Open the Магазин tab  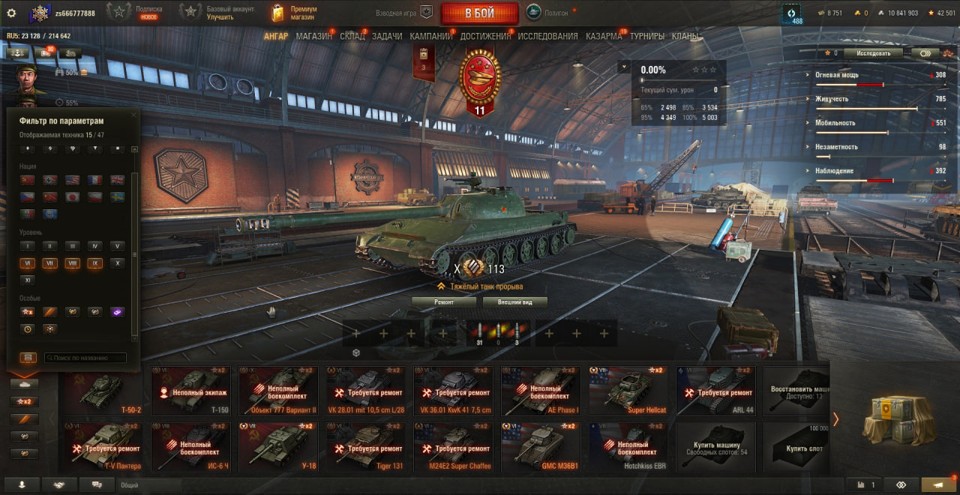click(314, 36)
